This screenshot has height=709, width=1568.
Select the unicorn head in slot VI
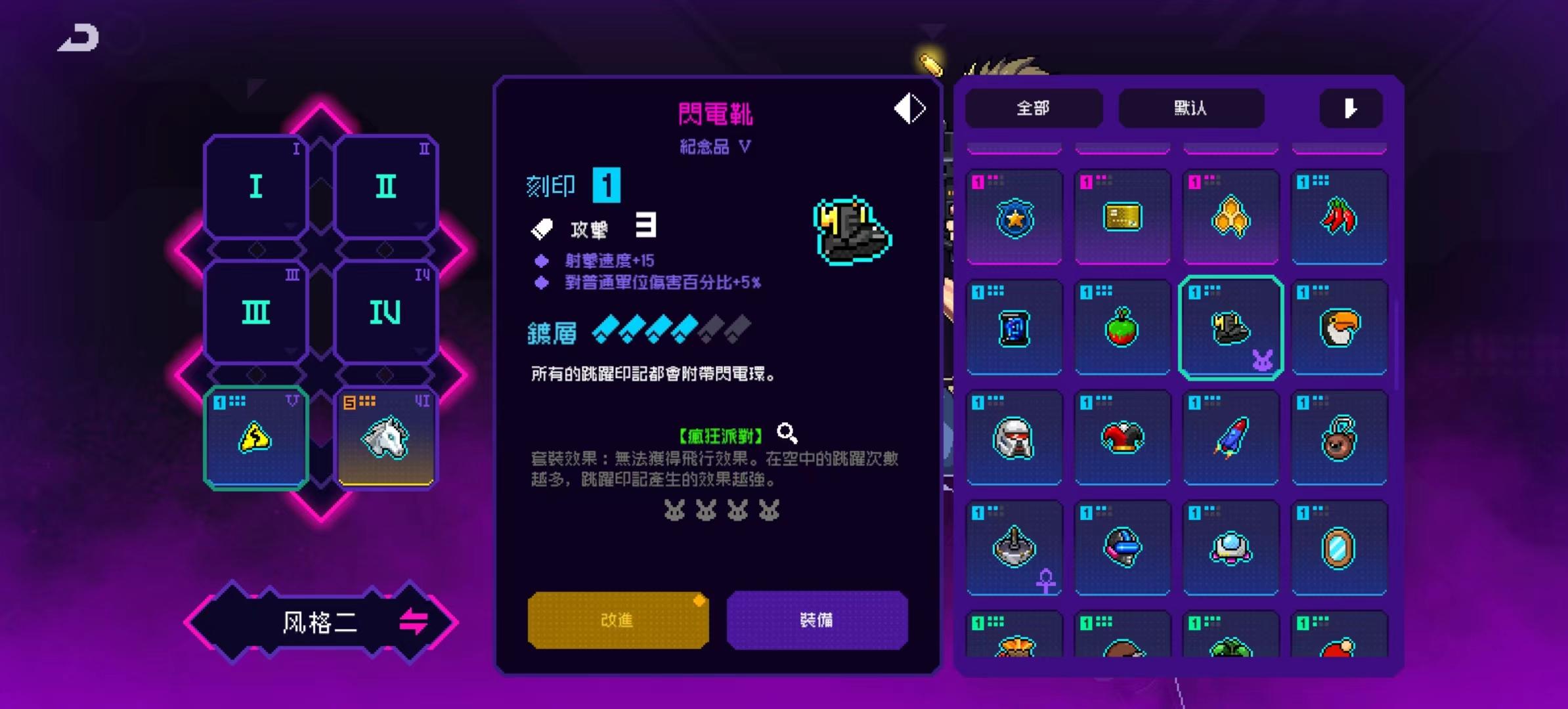pyautogui.click(x=385, y=437)
